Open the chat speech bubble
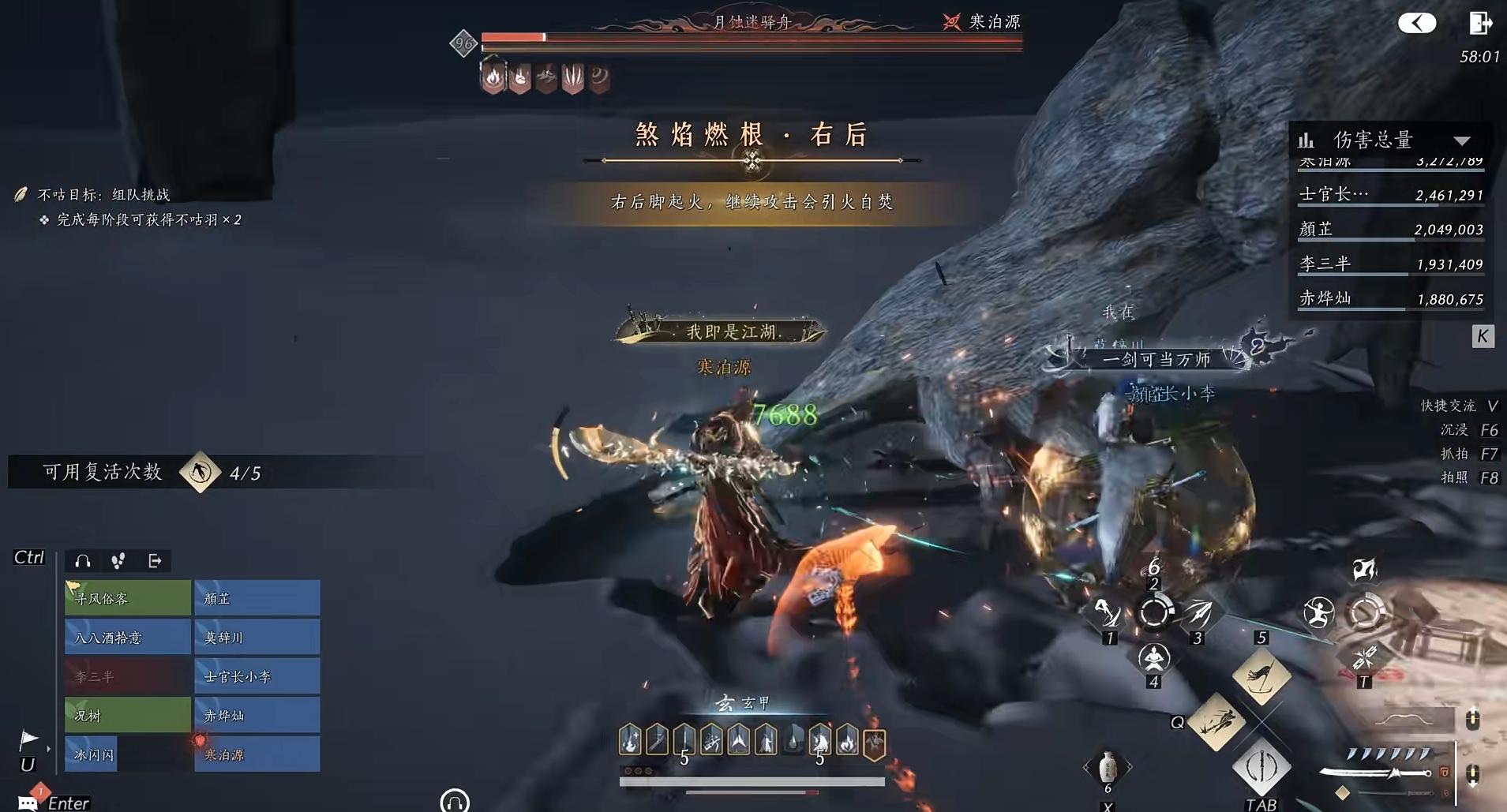1507x812 pixels. (27, 803)
